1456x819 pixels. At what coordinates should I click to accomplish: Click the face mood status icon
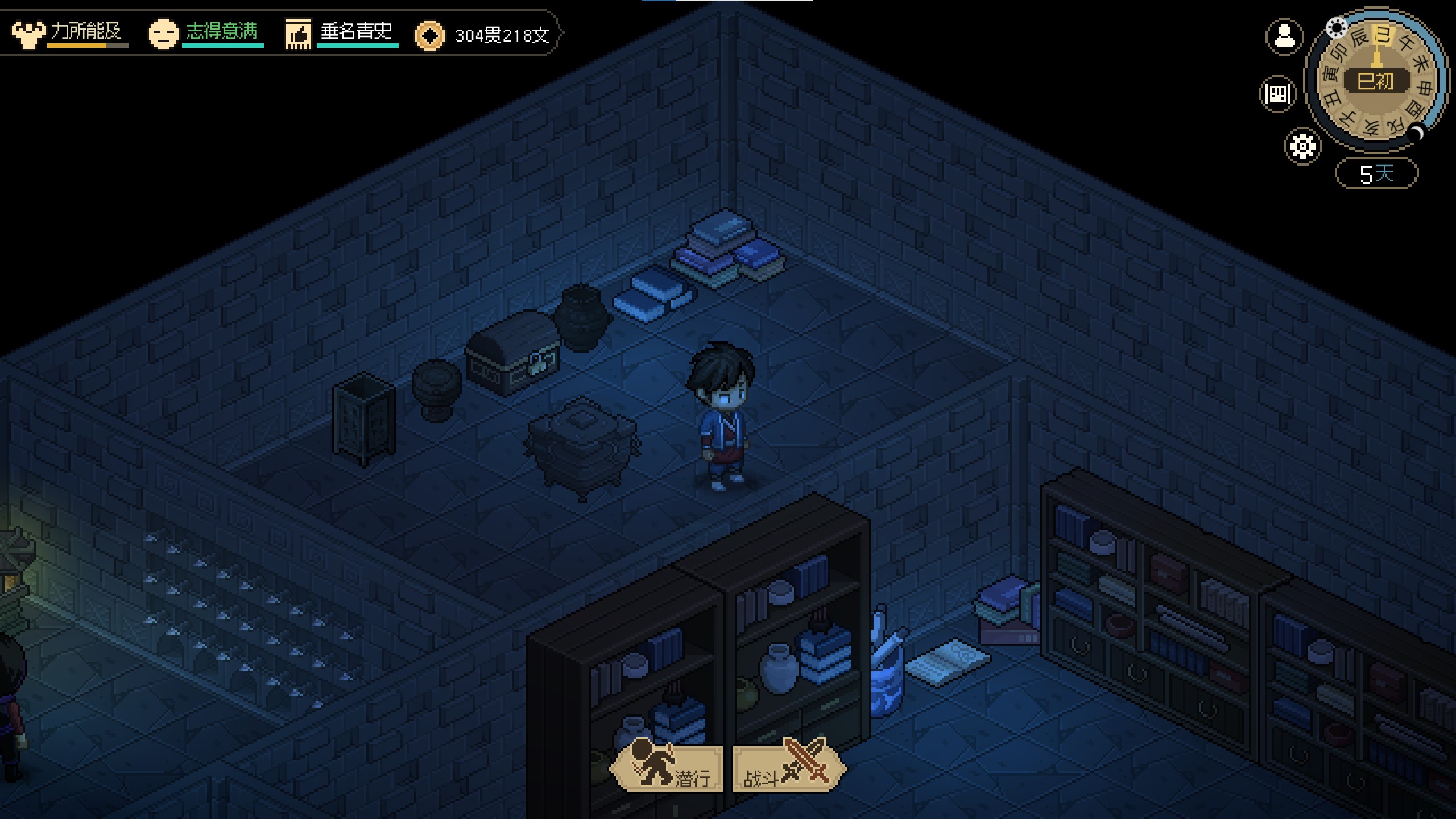[x=163, y=34]
